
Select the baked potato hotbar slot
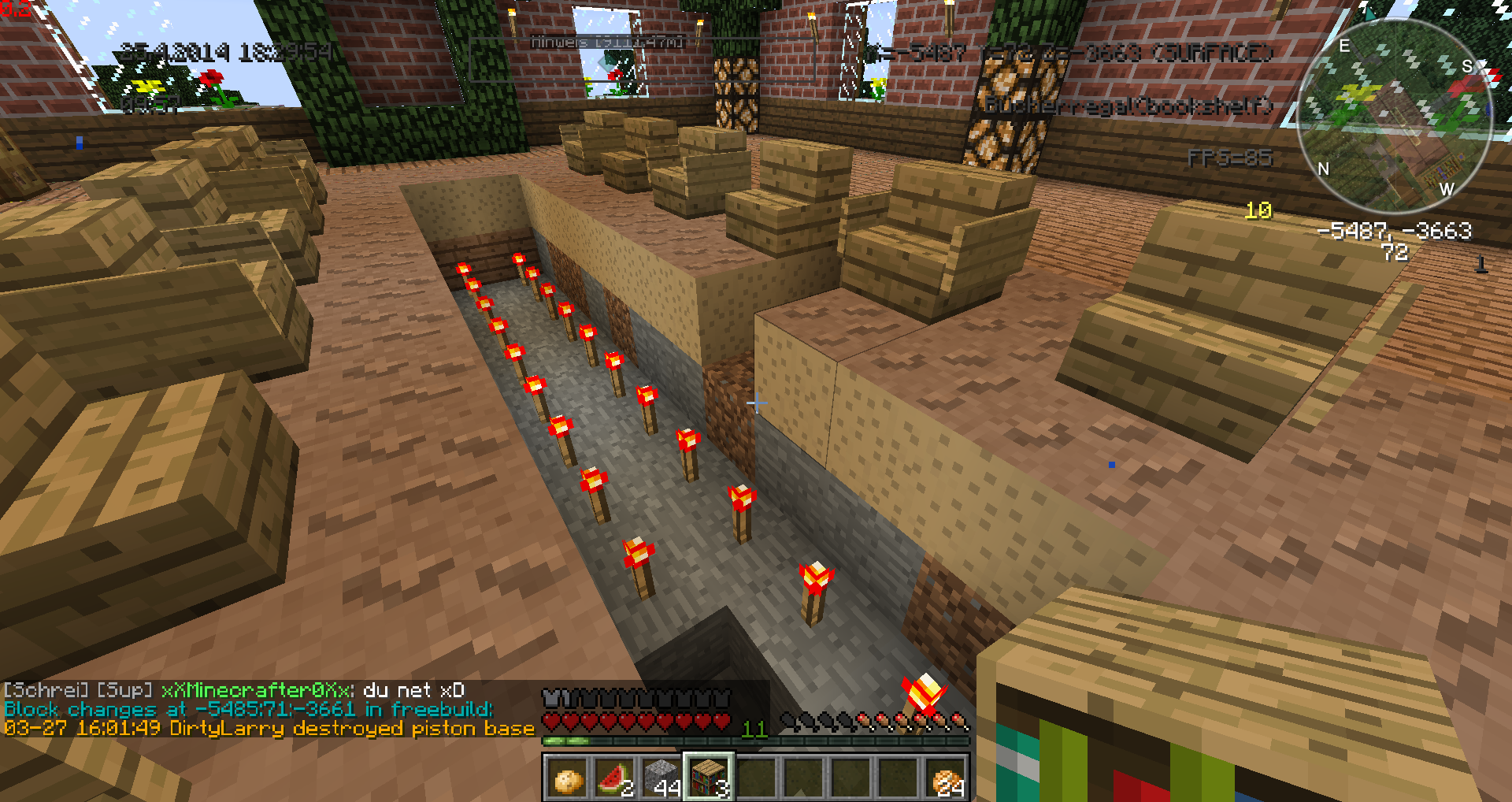(568, 778)
